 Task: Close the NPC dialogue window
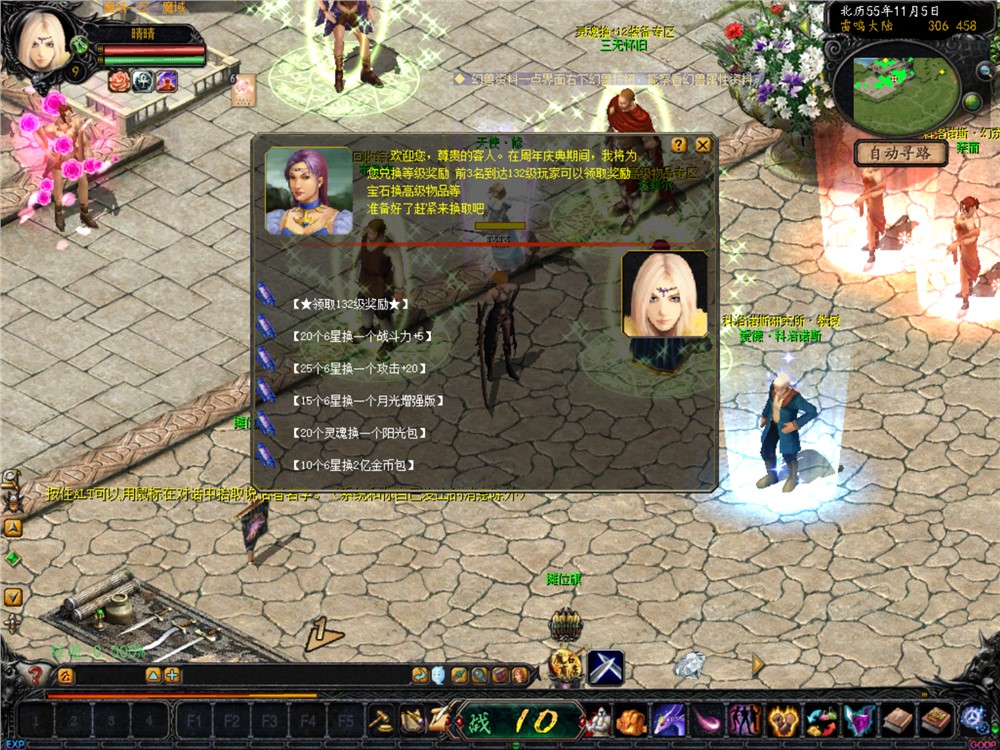(703, 145)
